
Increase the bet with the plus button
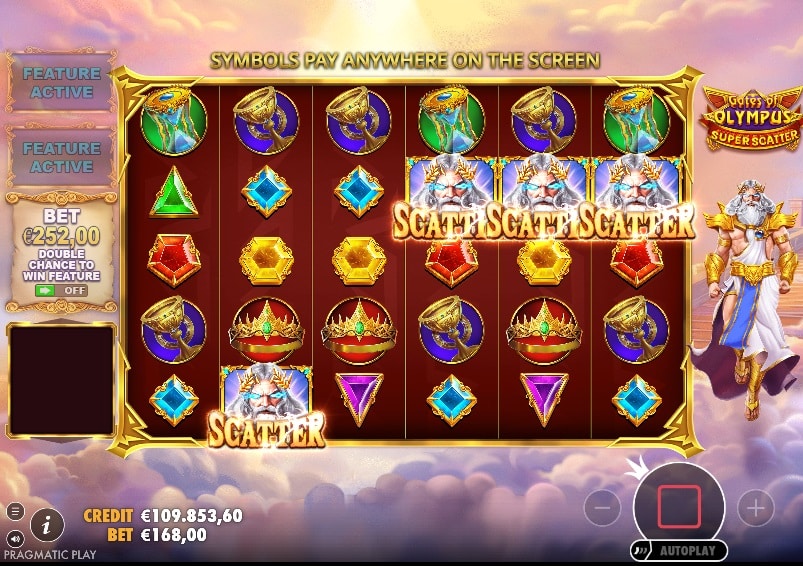(x=755, y=508)
